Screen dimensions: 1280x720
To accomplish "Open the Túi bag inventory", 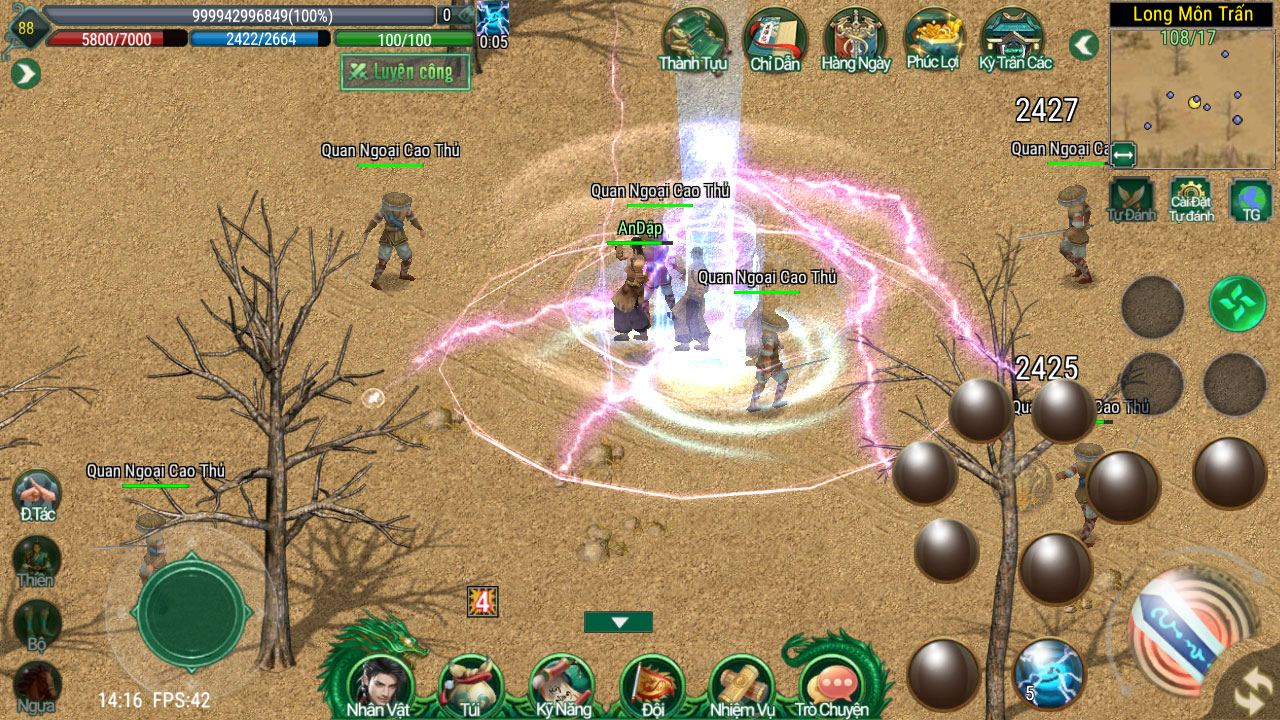I will pos(470,684).
